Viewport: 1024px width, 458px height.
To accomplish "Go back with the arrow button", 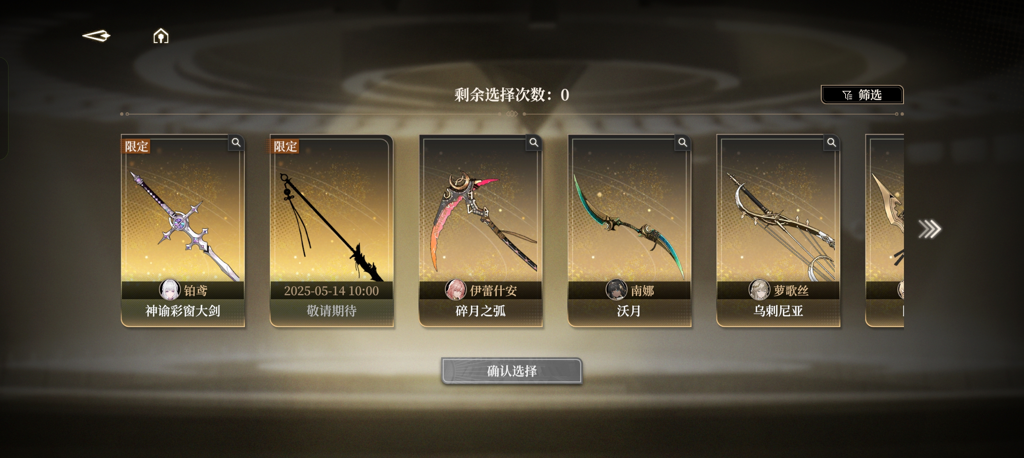I will click(x=96, y=36).
